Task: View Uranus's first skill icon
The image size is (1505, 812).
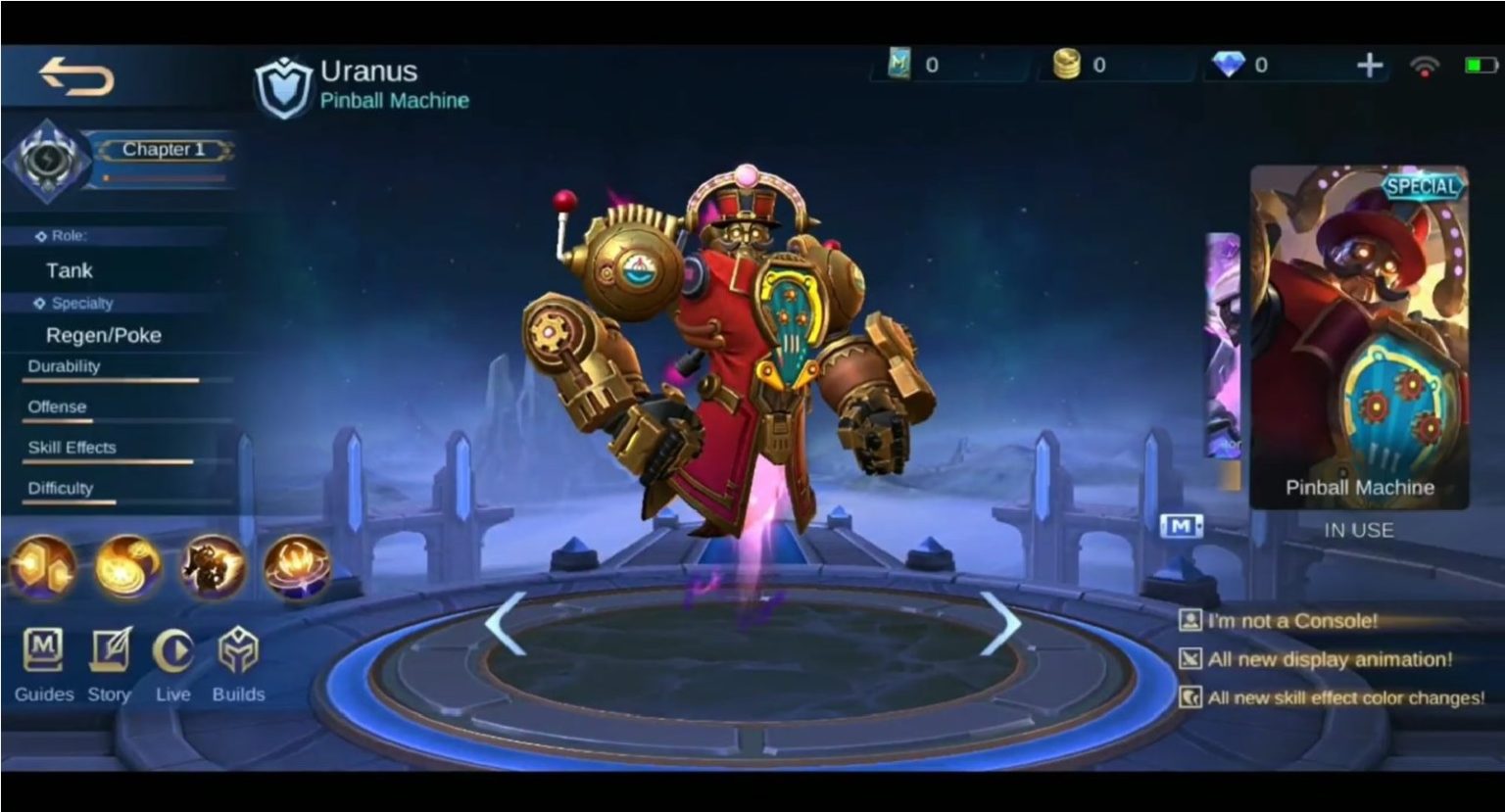Action: (127, 568)
